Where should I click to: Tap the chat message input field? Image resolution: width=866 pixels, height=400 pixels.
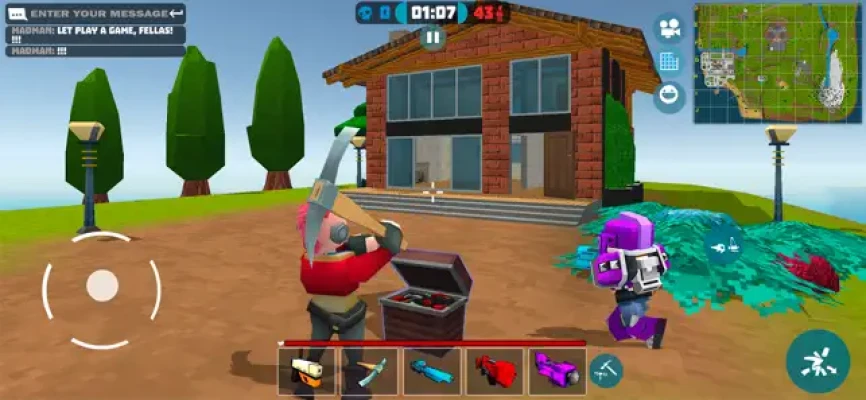(x=95, y=13)
